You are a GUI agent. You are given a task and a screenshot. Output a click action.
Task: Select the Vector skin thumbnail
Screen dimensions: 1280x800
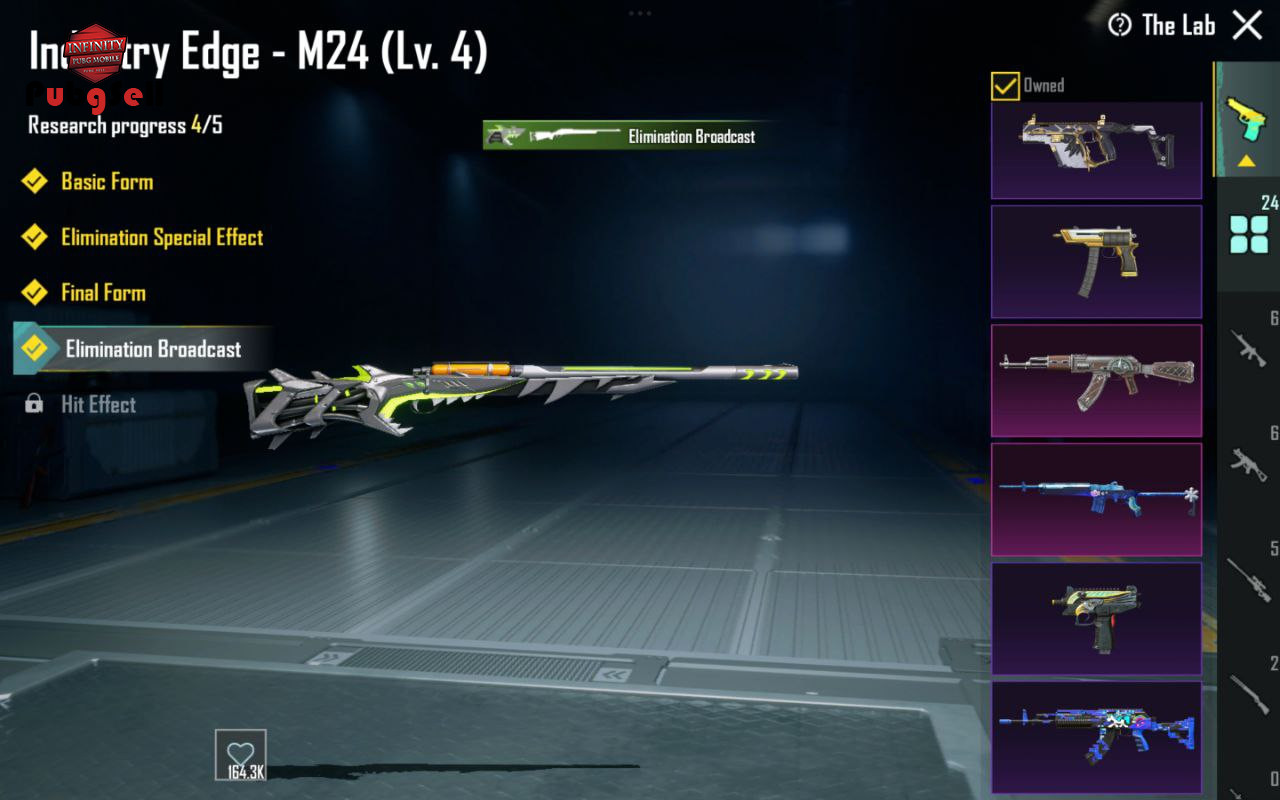(1096, 150)
